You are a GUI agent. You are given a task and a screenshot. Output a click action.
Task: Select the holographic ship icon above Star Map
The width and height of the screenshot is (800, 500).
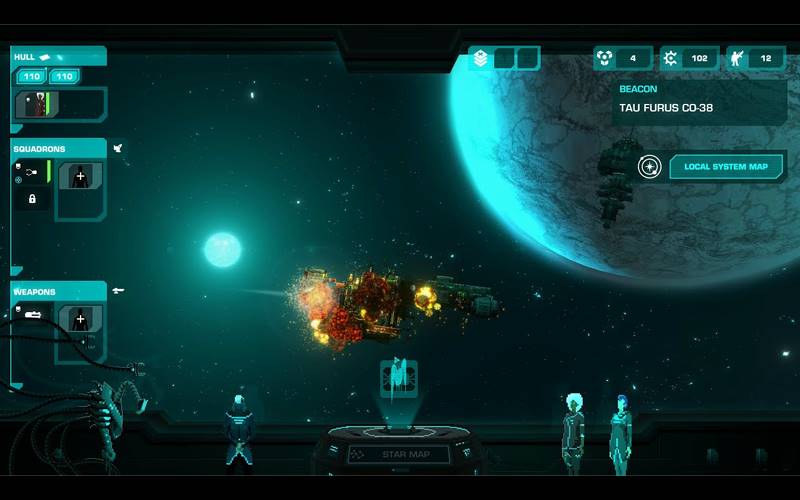point(398,379)
